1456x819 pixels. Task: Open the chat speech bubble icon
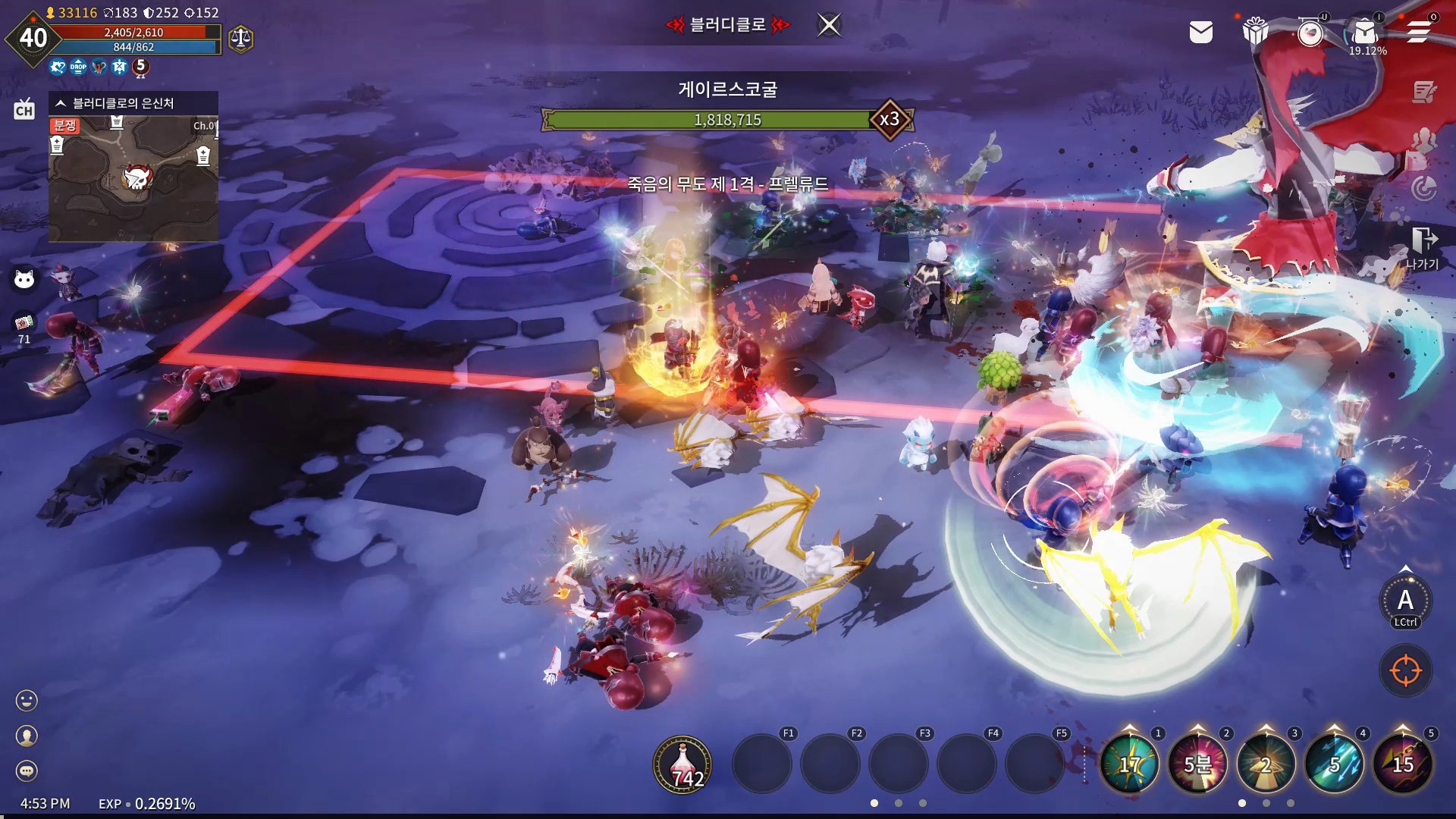[27, 771]
